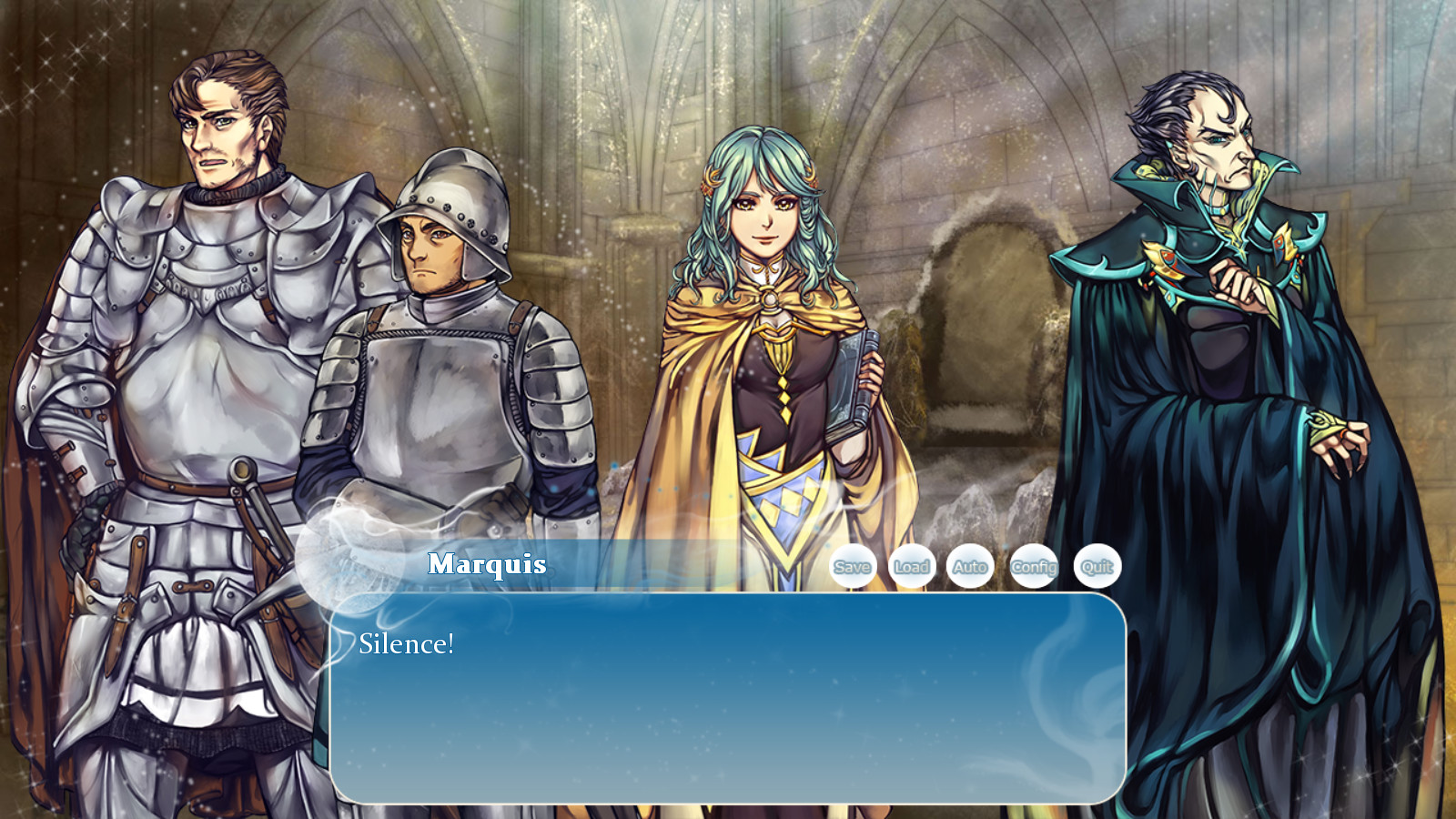Click the Marquis nameplate bar
This screenshot has height=819, width=1456.
pos(486,564)
